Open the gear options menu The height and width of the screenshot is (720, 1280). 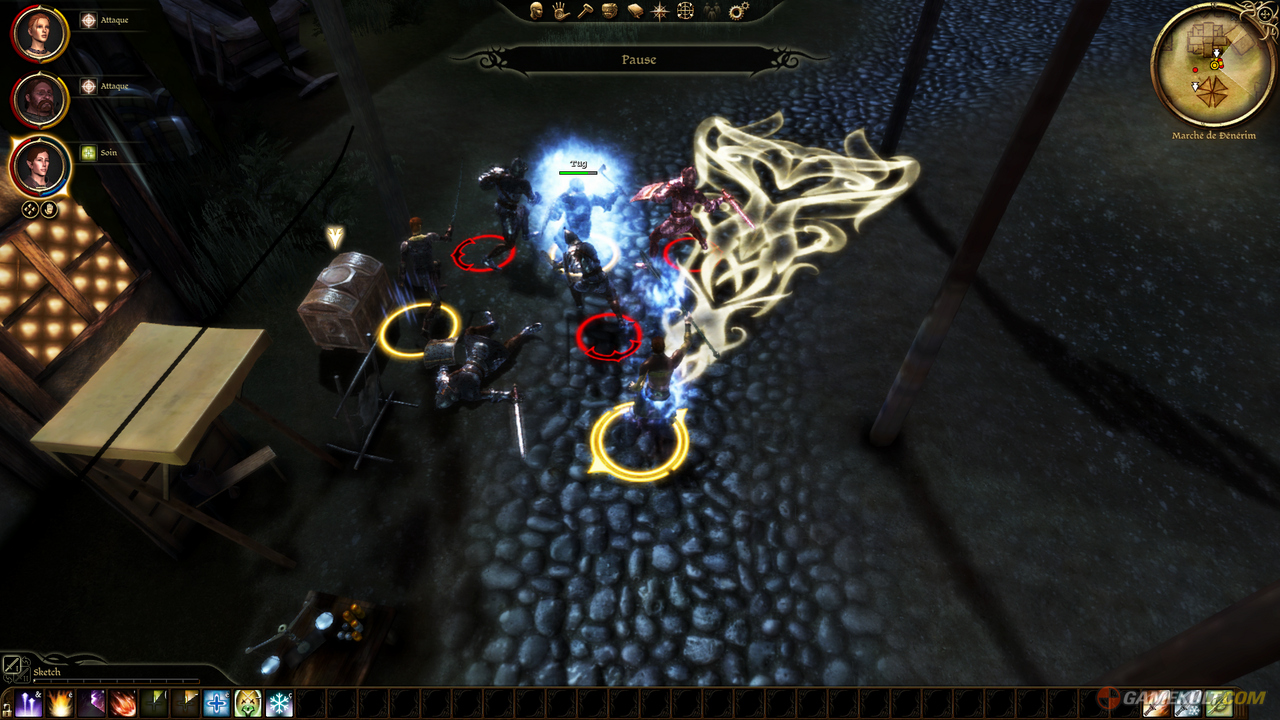tap(738, 11)
